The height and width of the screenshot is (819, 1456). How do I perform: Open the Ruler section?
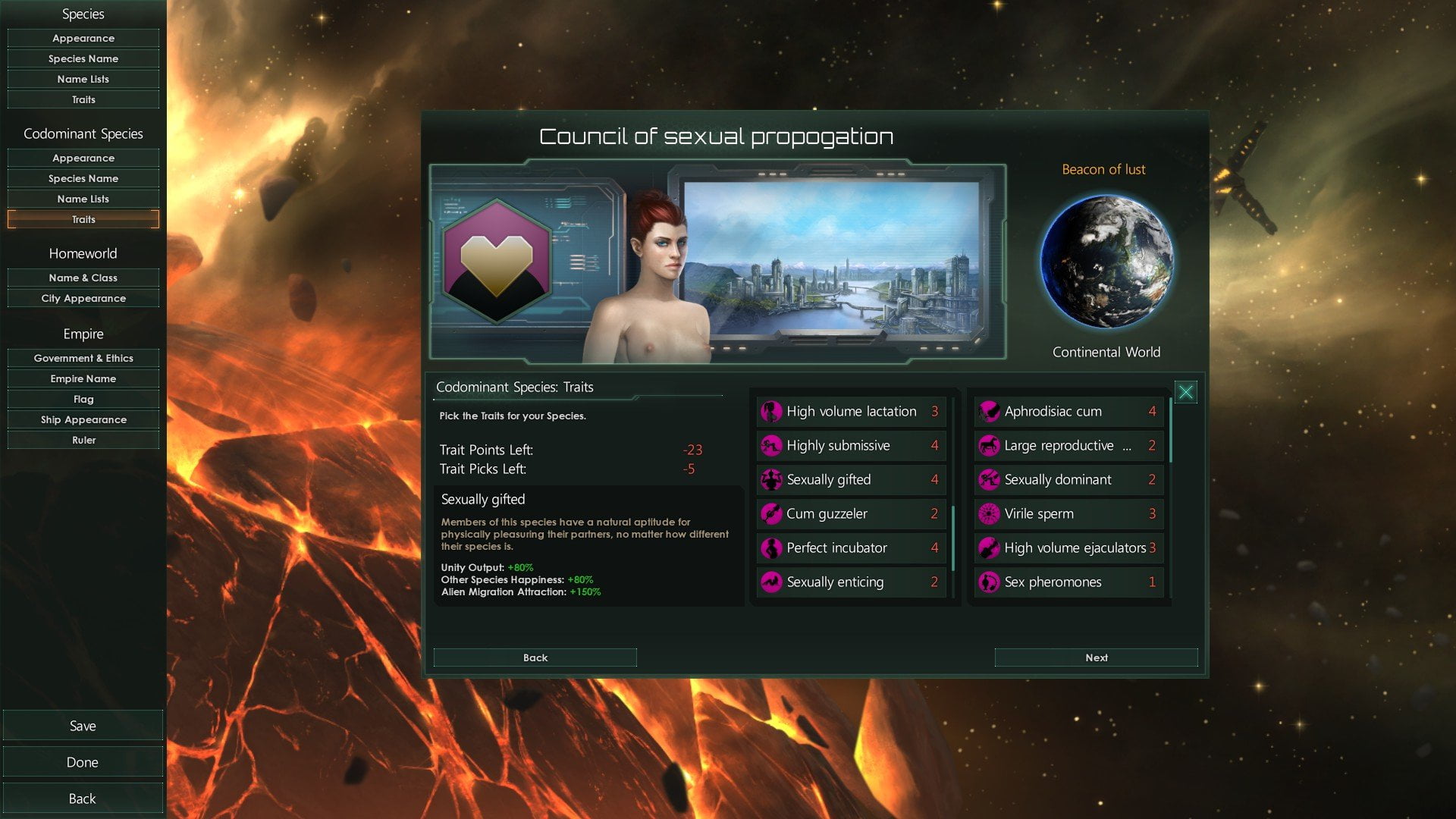coord(83,440)
